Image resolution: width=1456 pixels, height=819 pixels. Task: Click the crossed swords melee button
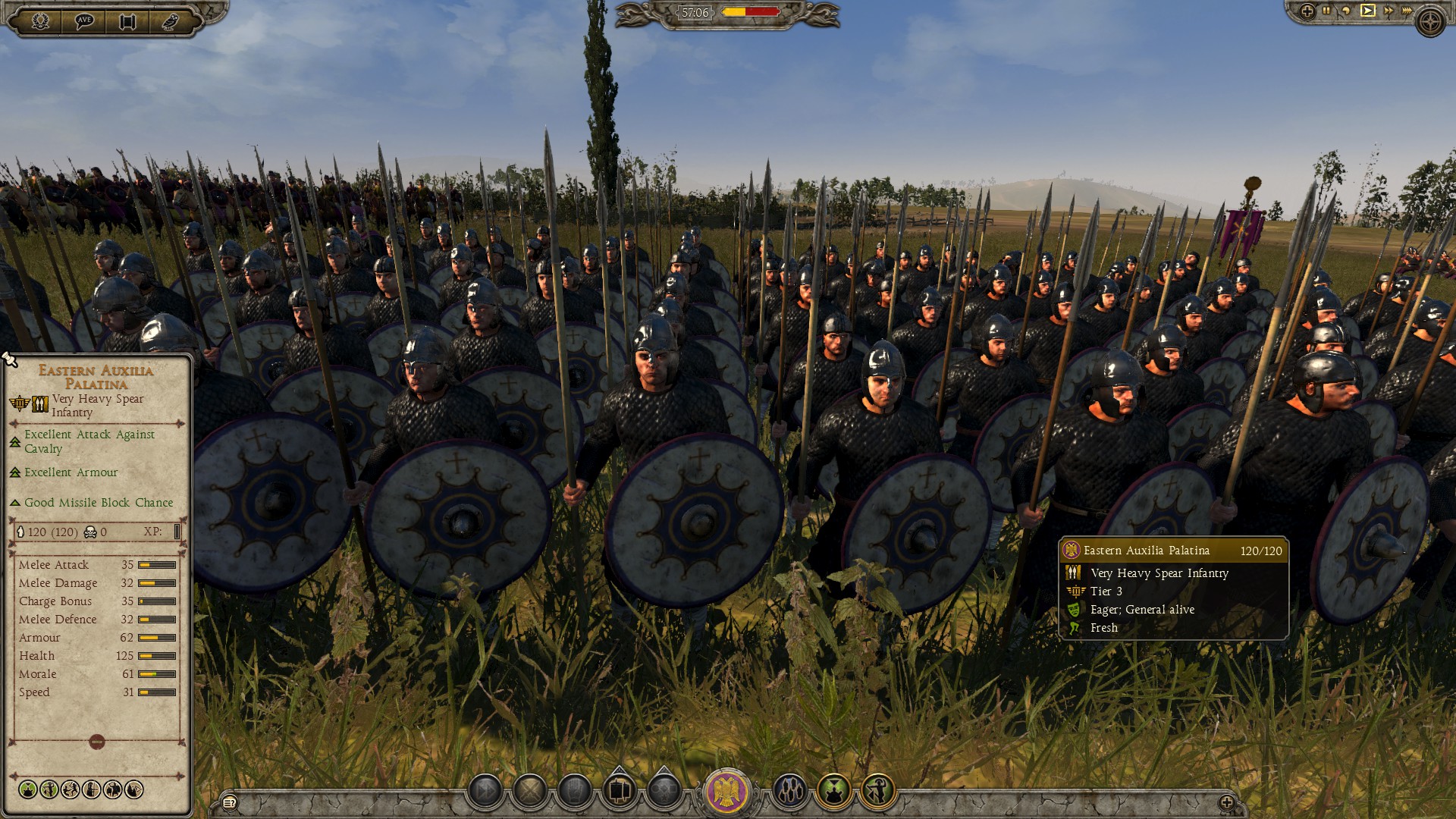[x=530, y=792]
